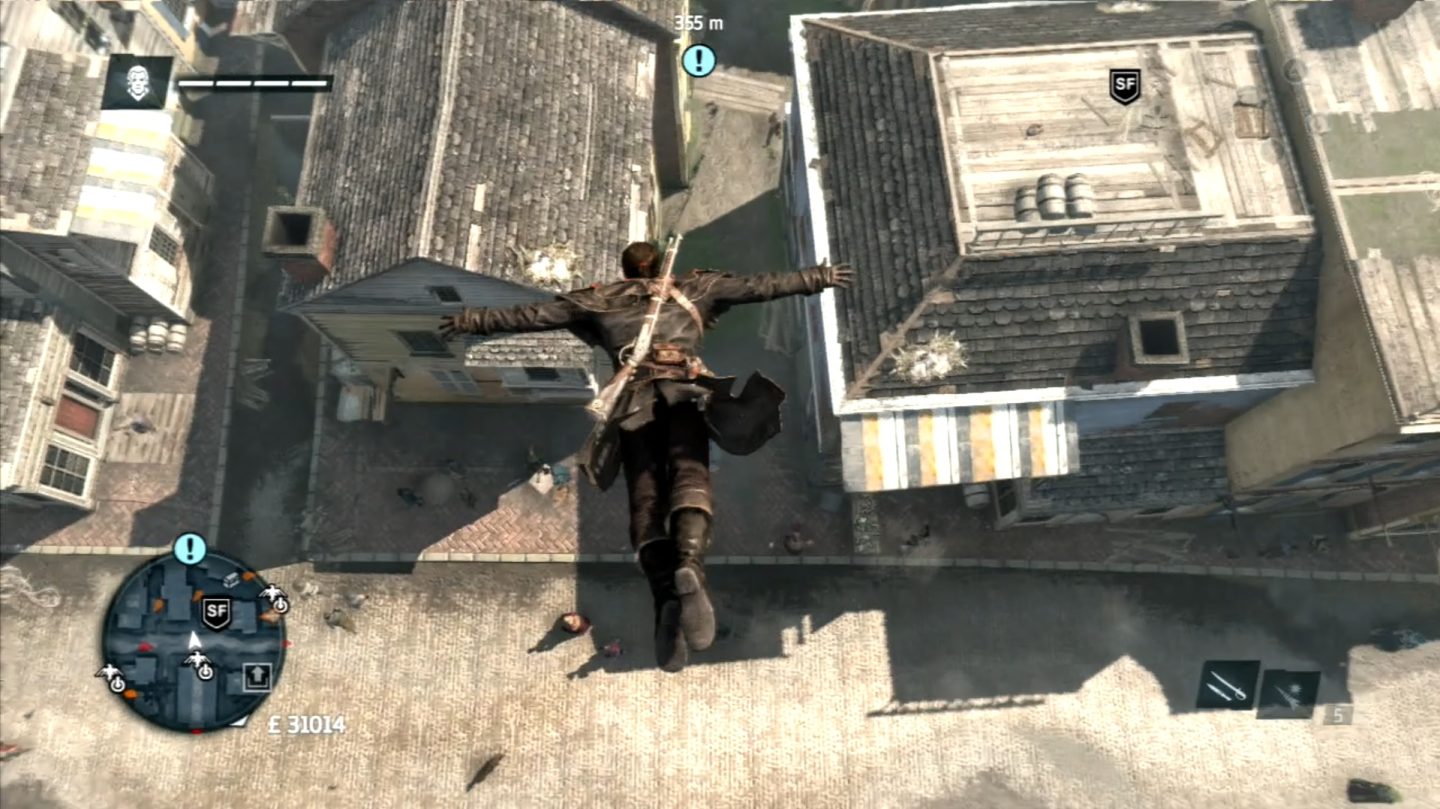Image resolution: width=1440 pixels, height=809 pixels.
Task: Click the center viewpoint eagle icon on the minimap
Action: pyautogui.click(x=198, y=657)
